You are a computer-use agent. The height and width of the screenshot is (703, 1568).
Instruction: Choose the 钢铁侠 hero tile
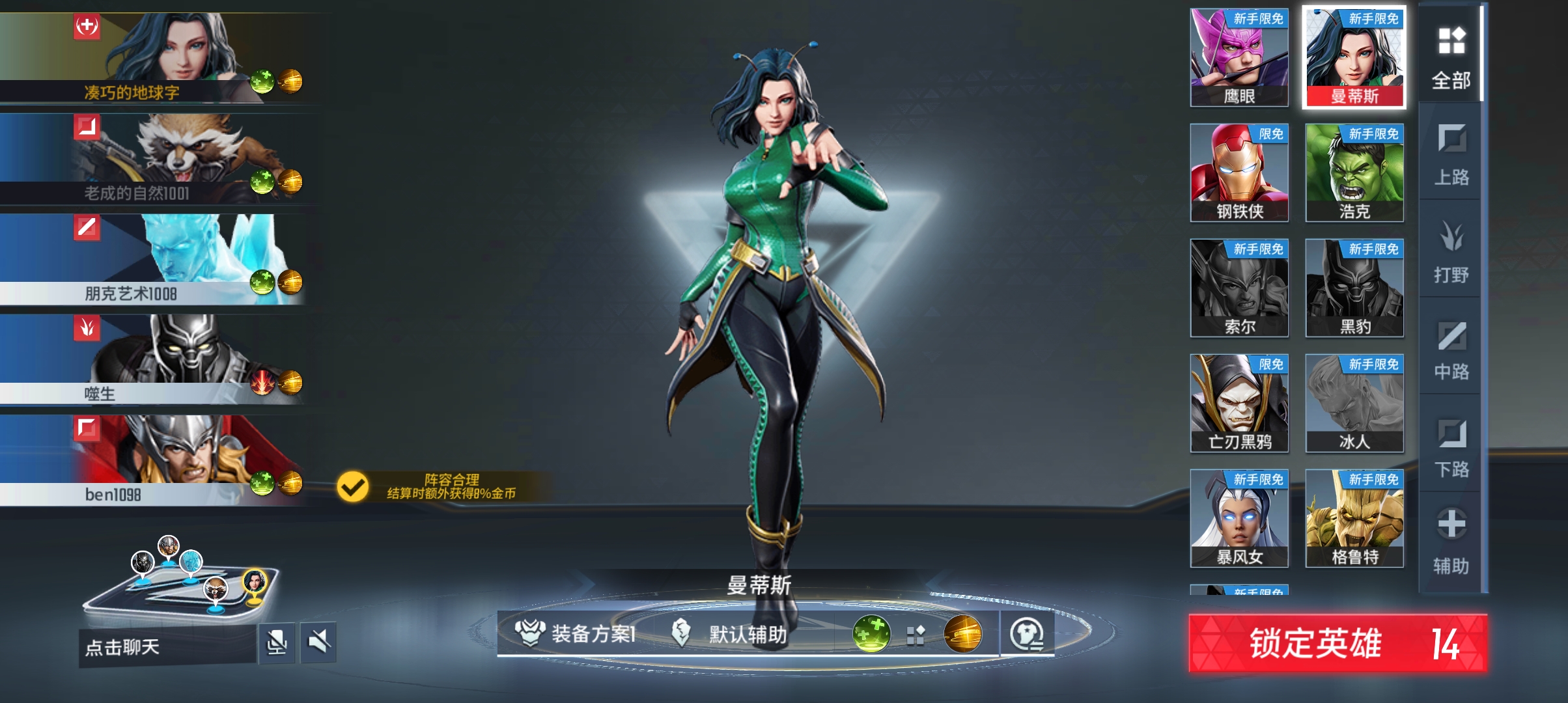pos(1239,172)
